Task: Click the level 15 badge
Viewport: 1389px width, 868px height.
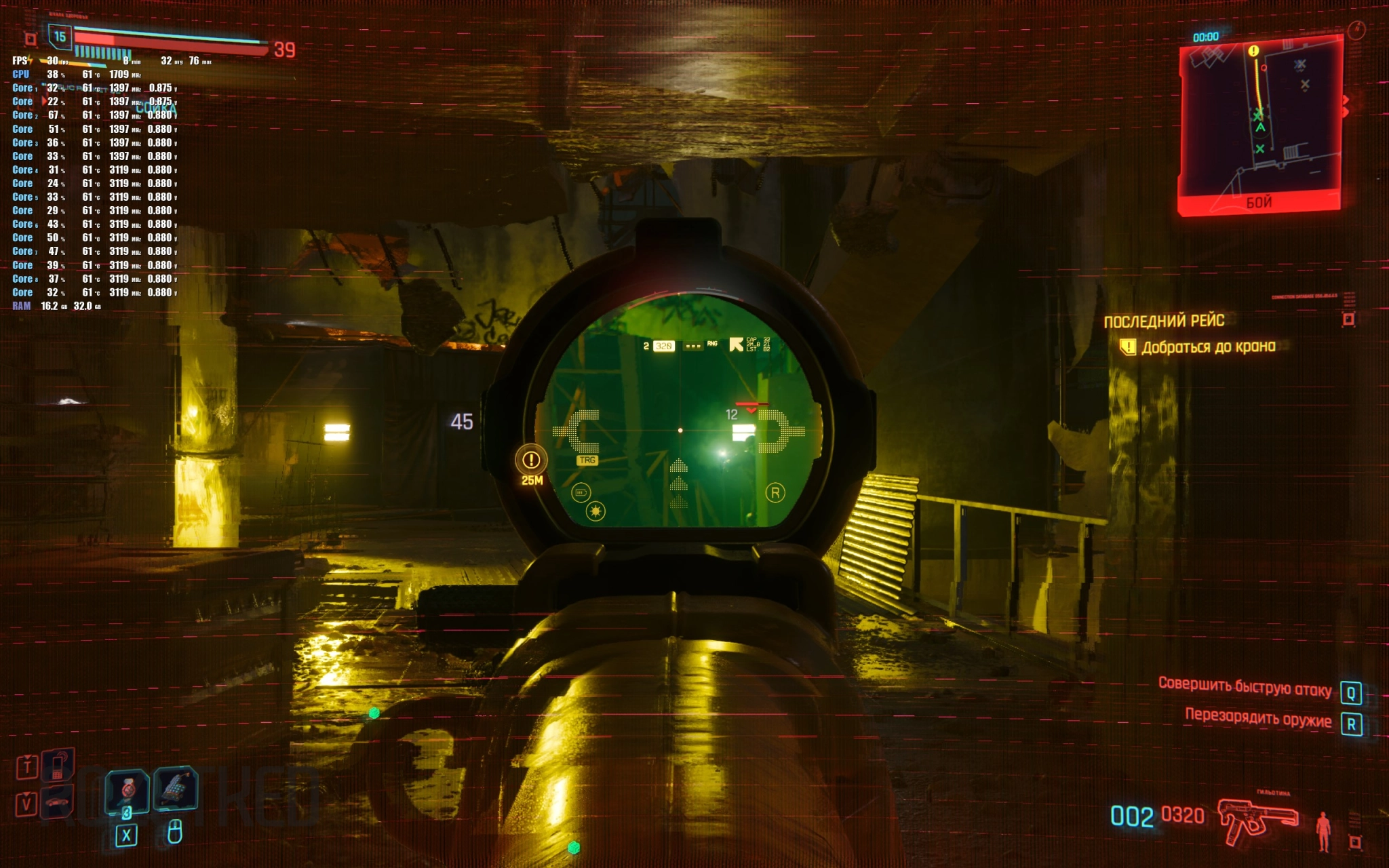Action: [x=60, y=37]
